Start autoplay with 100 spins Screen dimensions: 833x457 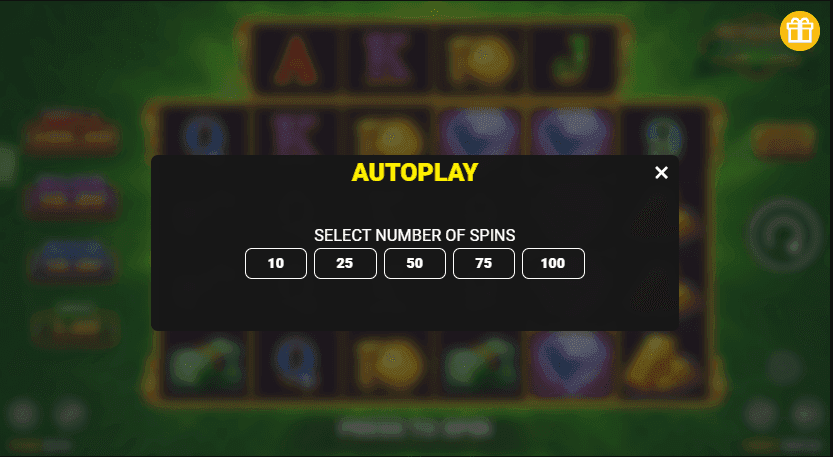553,264
